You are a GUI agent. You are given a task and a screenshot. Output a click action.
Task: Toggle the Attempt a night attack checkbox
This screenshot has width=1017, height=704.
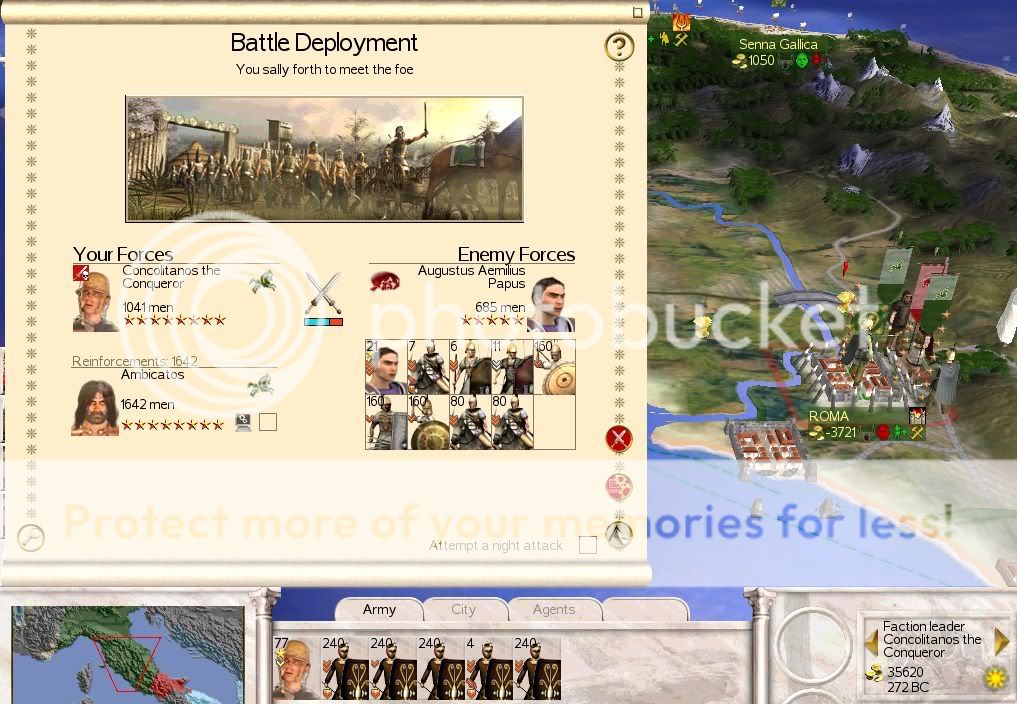tap(588, 545)
